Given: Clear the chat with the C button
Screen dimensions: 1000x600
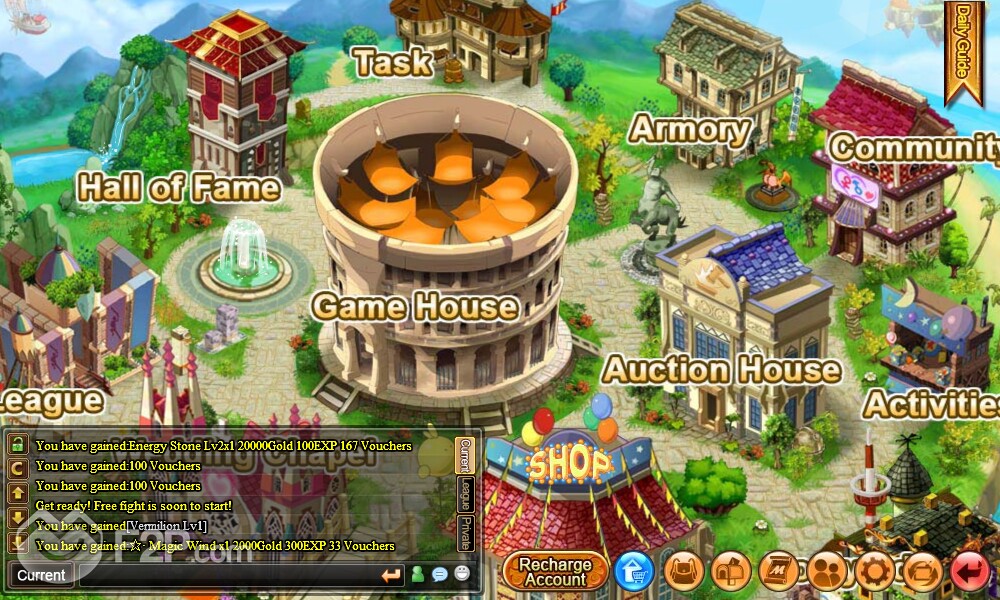Looking at the screenshot, I should point(18,467).
